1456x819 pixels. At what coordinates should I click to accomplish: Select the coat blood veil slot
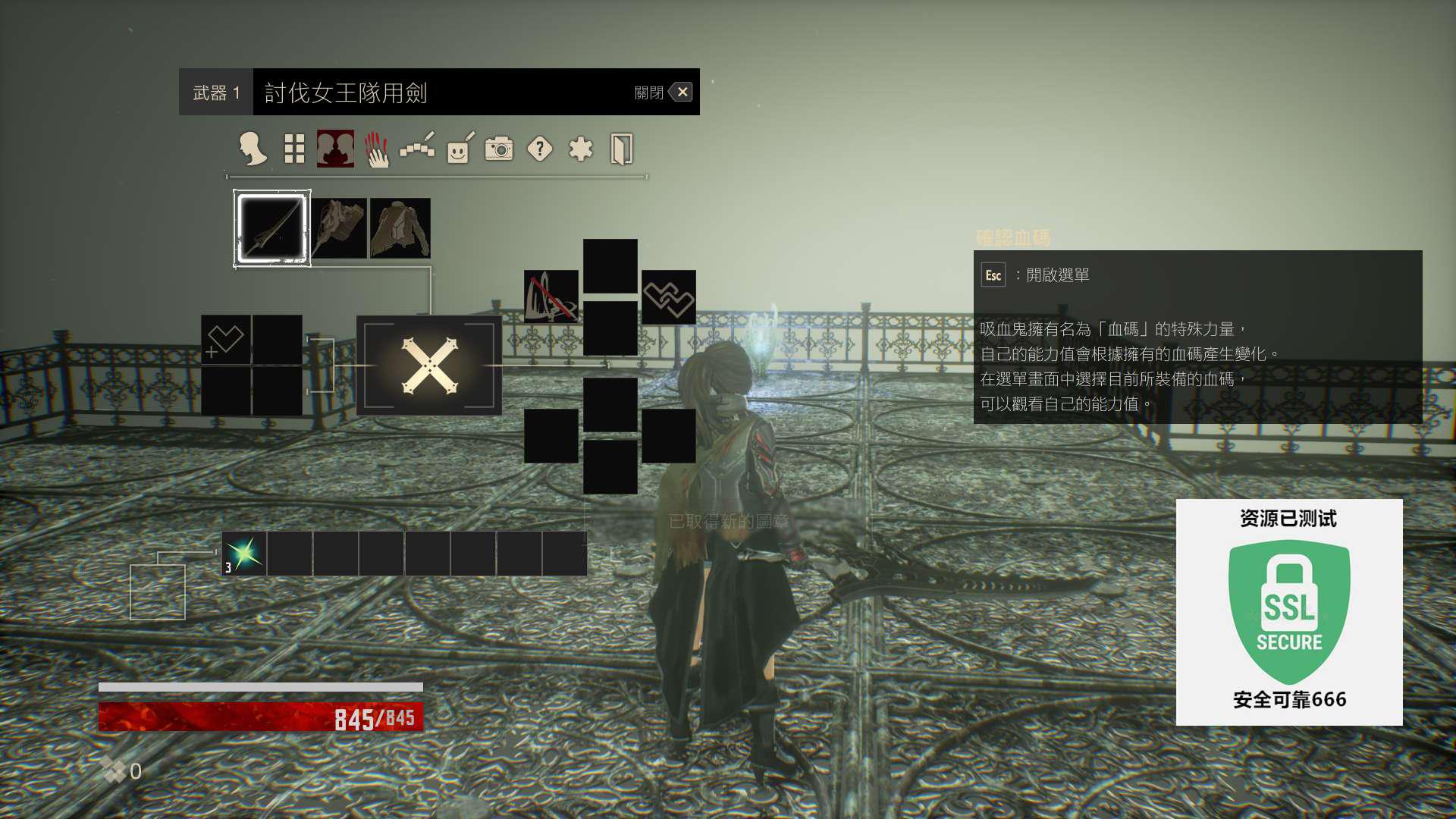click(400, 228)
